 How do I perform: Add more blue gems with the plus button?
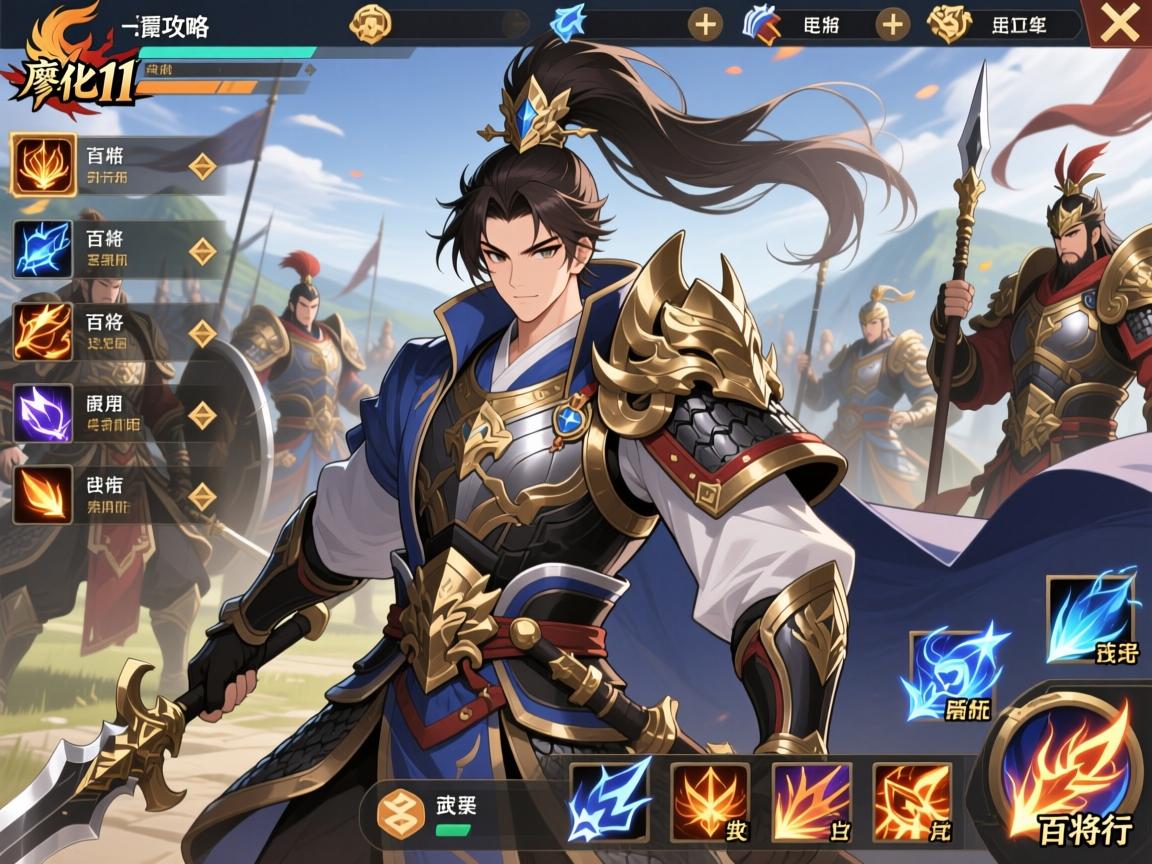coord(706,24)
